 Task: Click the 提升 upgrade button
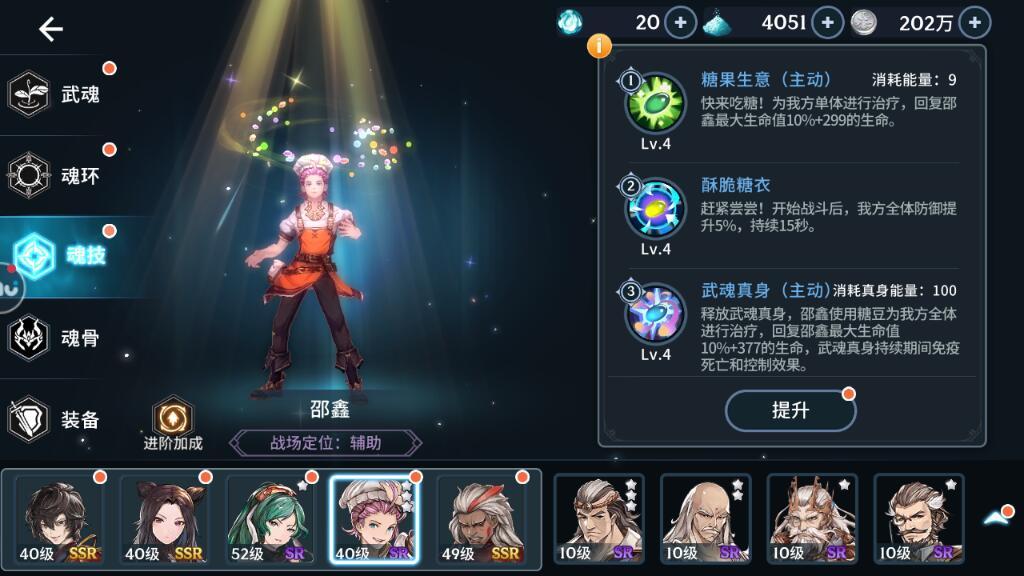click(x=790, y=410)
